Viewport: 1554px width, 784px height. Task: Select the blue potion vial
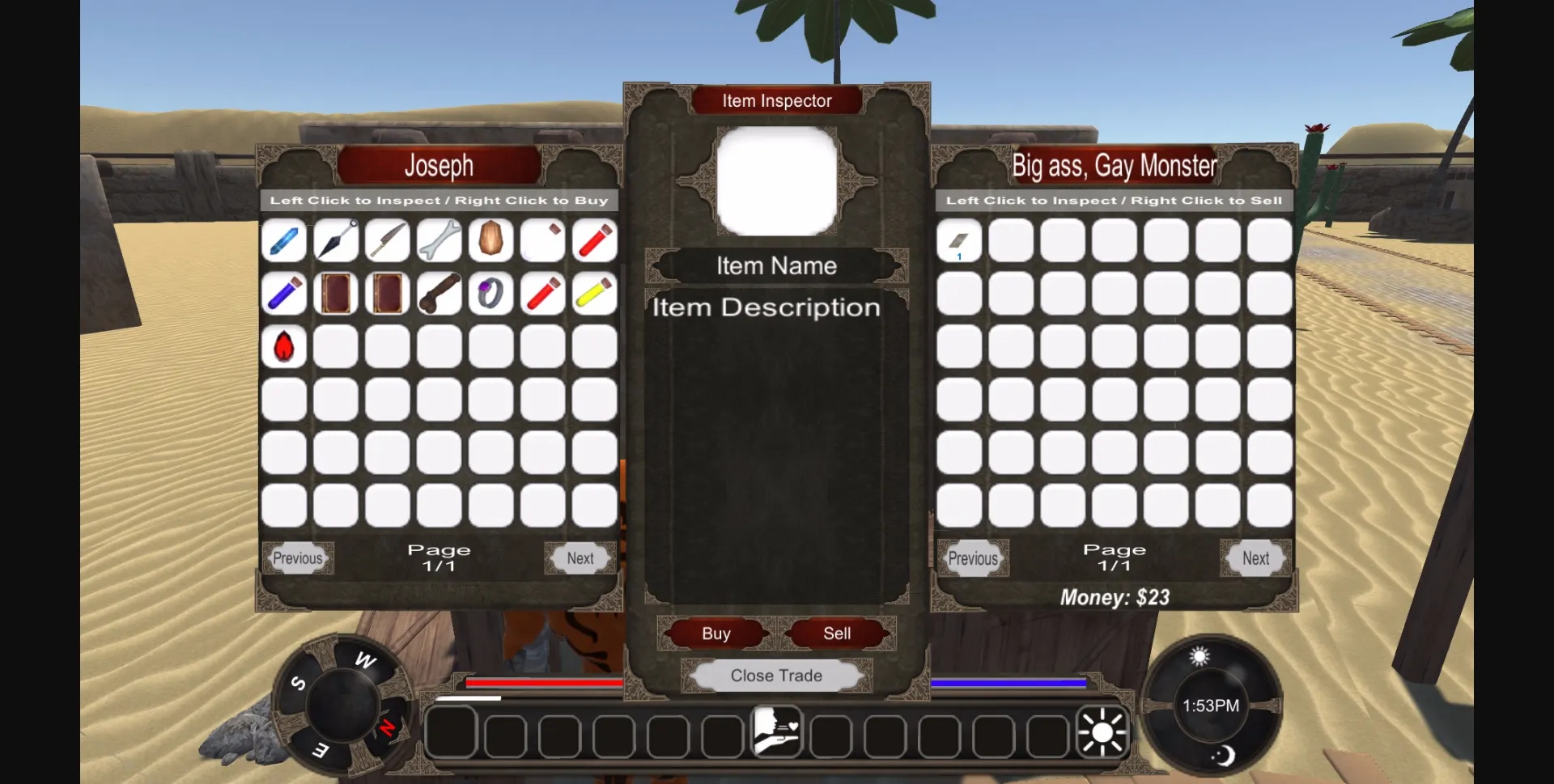[284, 292]
